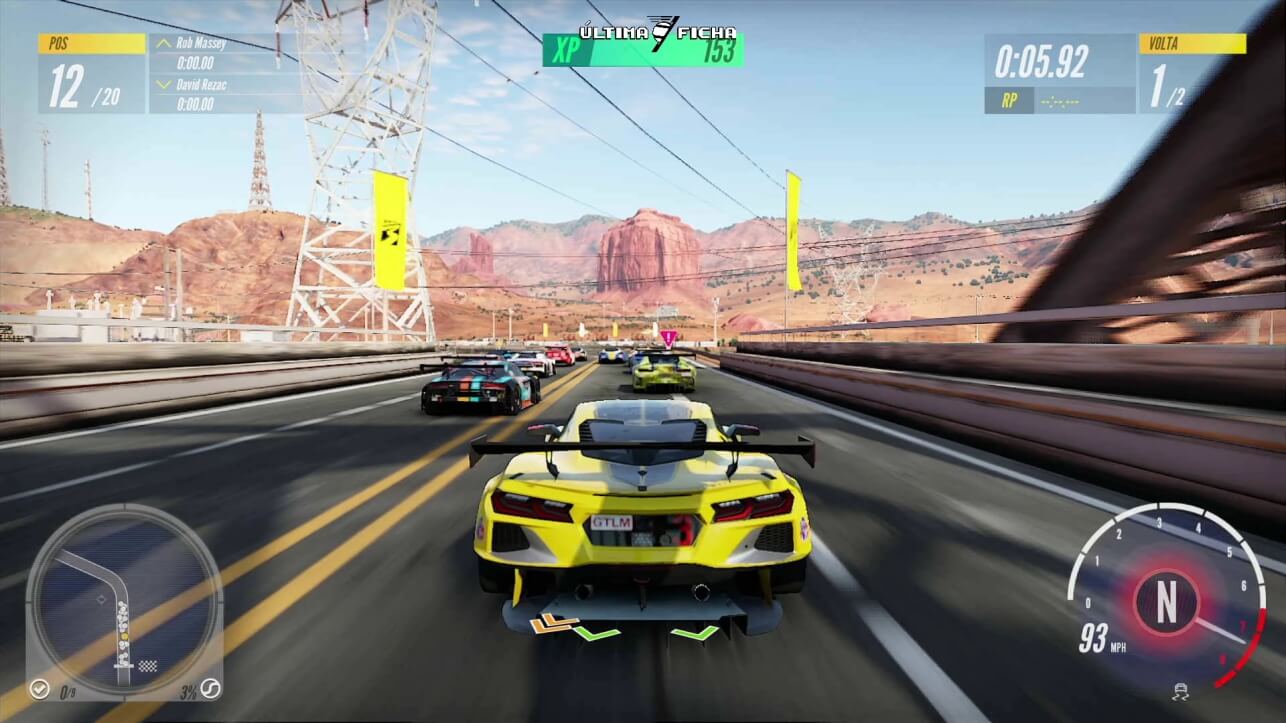Click the checkmark objectives icon
The height and width of the screenshot is (723, 1286).
coord(40,689)
